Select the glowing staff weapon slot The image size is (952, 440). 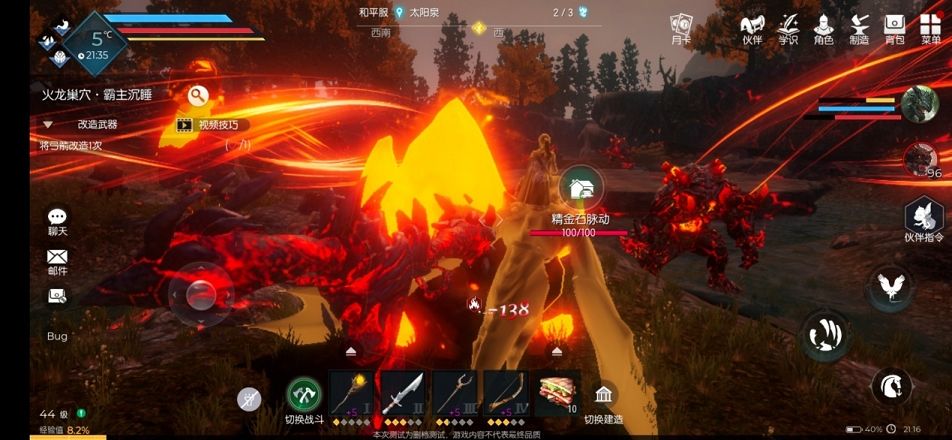point(351,393)
